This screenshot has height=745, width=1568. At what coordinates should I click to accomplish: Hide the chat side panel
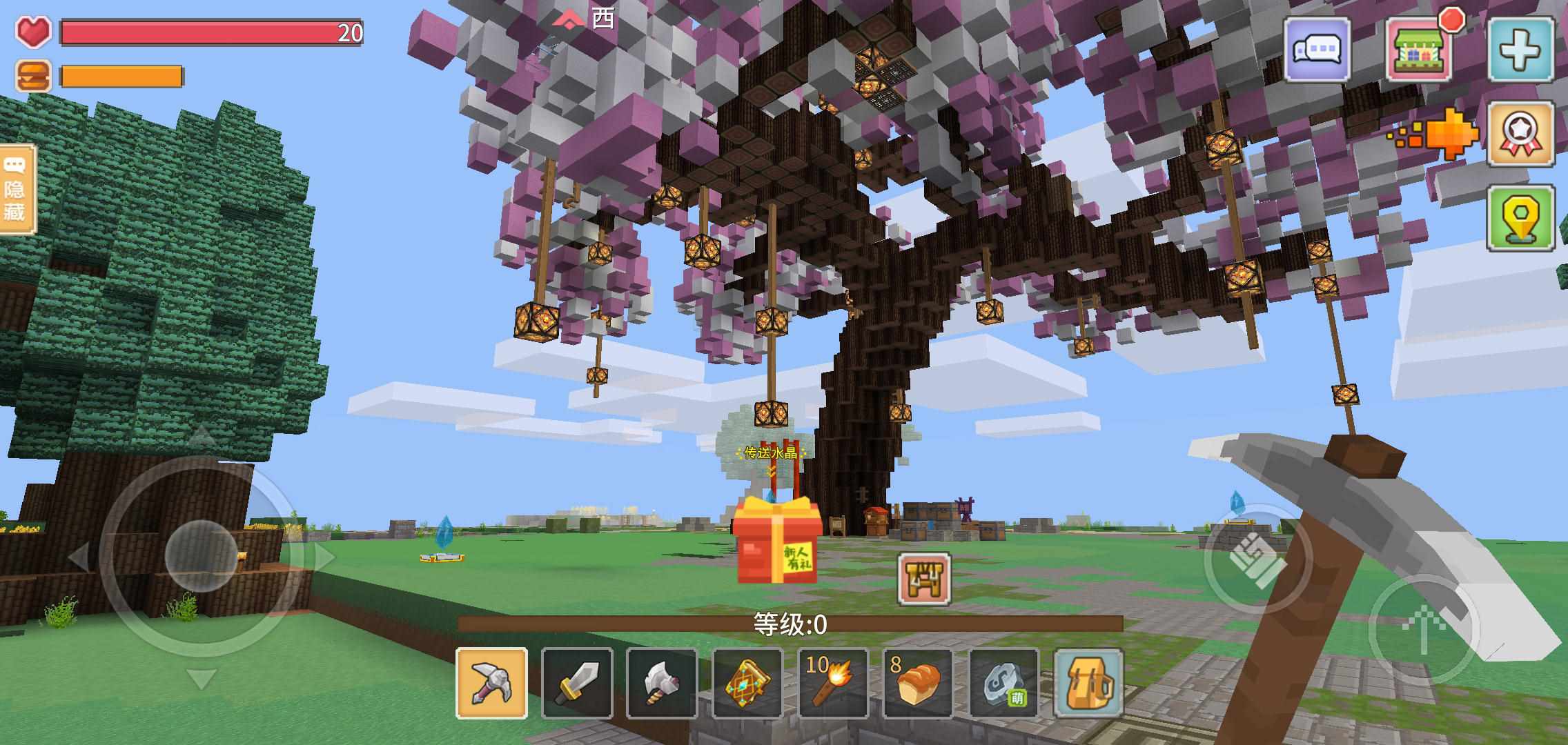17,189
